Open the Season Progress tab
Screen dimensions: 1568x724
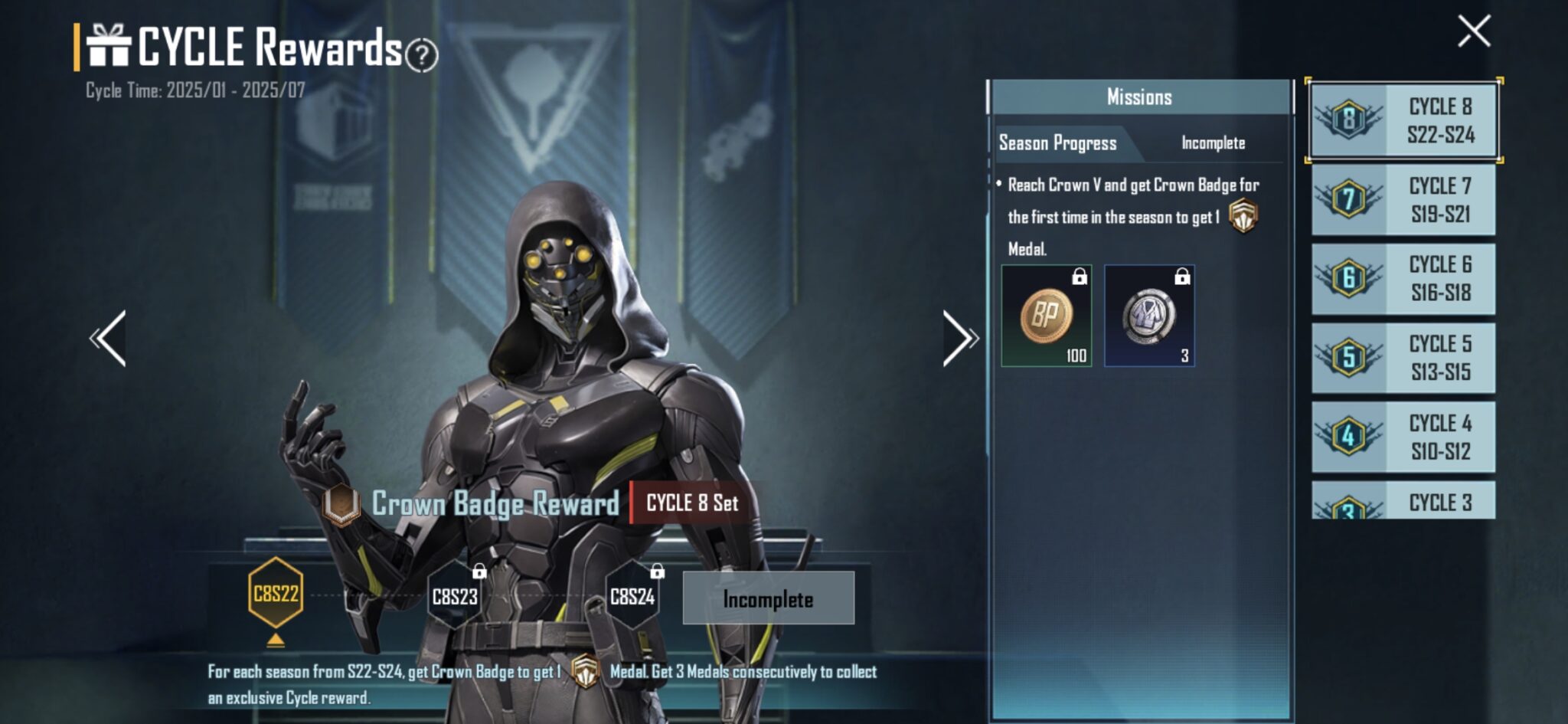(x=1058, y=143)
